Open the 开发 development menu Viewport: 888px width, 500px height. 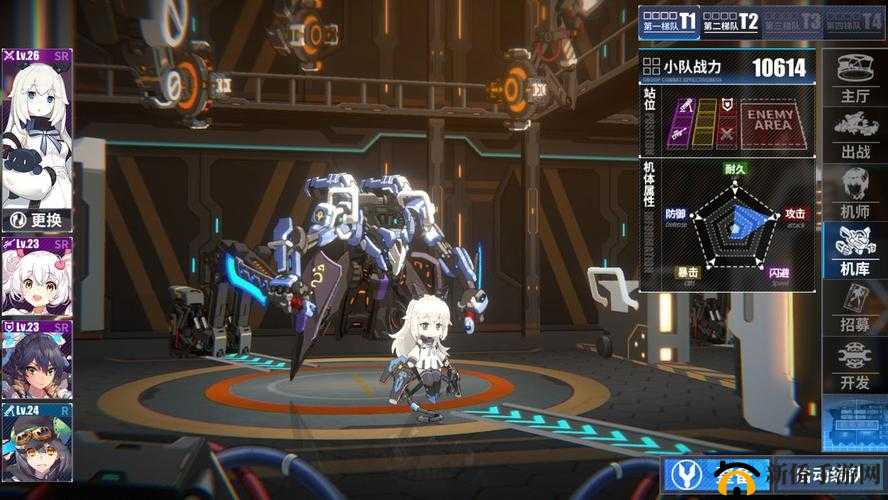pyautogui.click(x=855, y=364)
